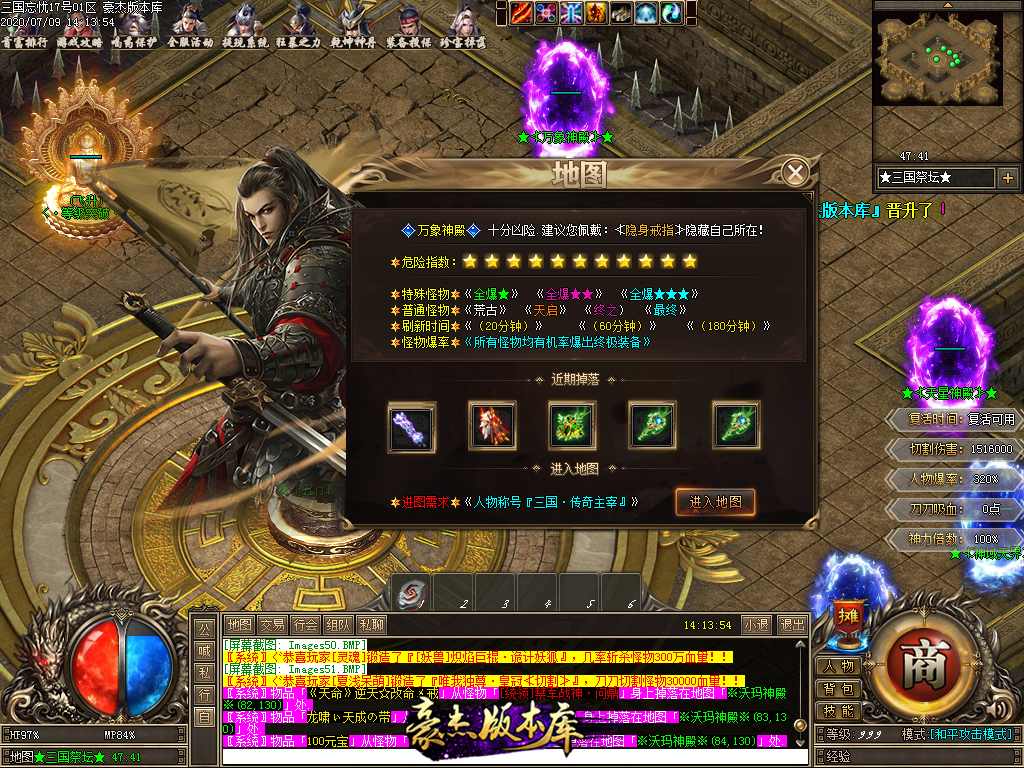
Task: Open the 珍宝转盘 treasure menu icon
Action: 467,28
